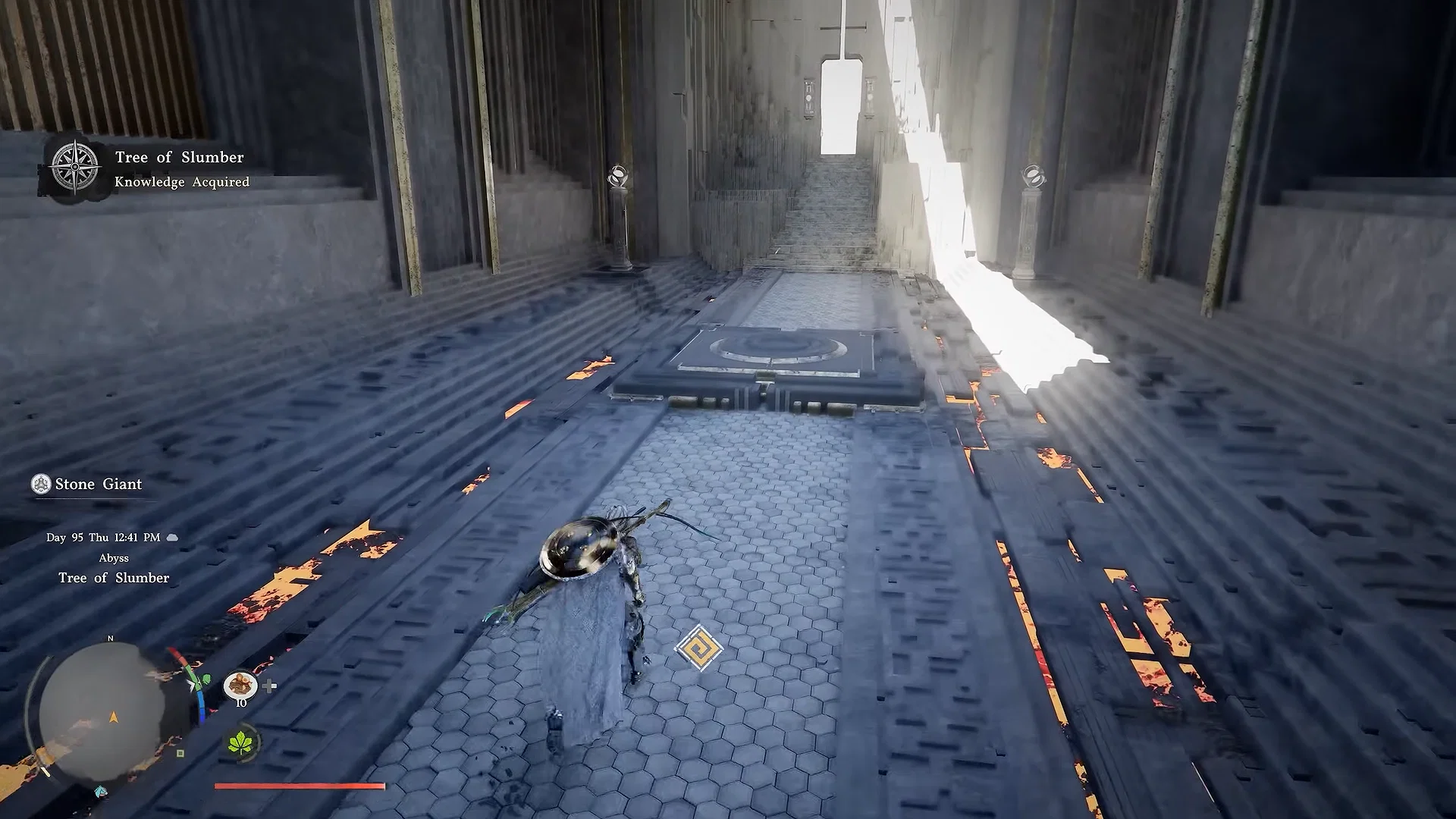Click the food plate buff icon

coord(240,686)
